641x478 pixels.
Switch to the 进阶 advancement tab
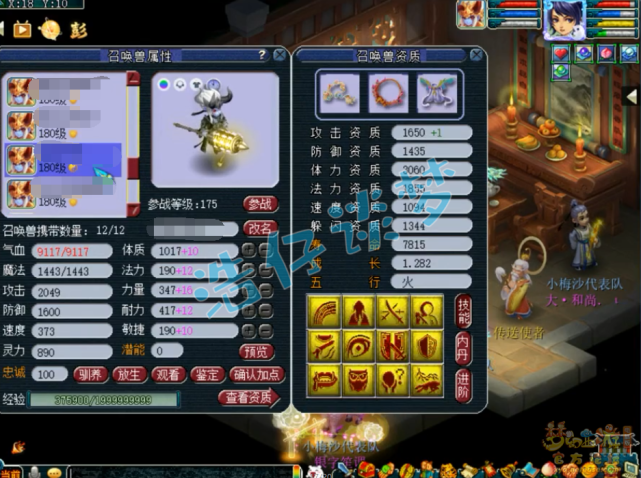[463, 383]
